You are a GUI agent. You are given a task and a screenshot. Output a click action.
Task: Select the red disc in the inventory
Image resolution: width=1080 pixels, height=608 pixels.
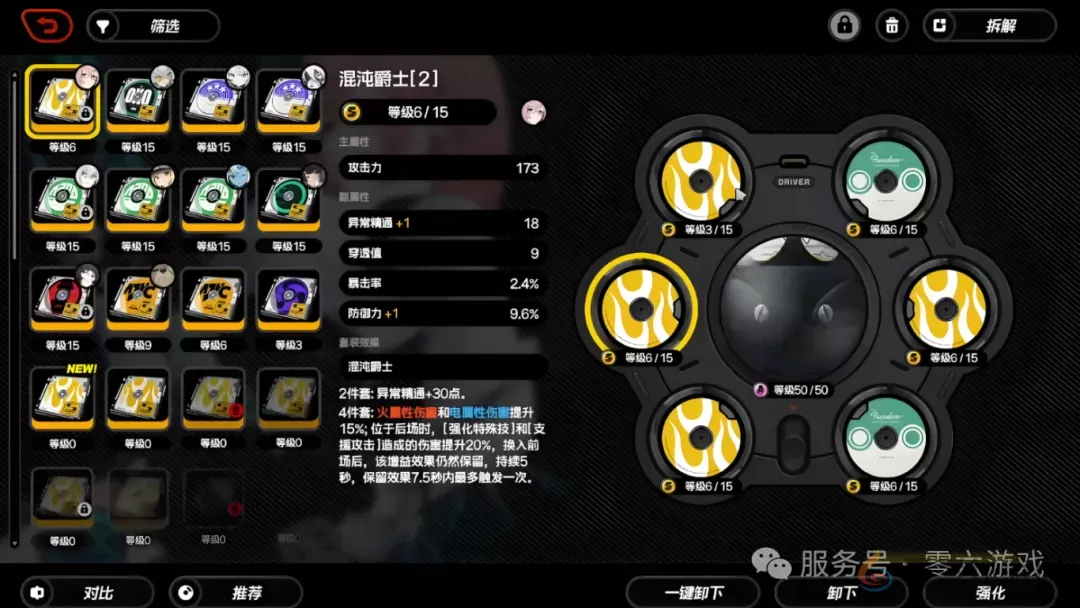click(x=62, y=299)
